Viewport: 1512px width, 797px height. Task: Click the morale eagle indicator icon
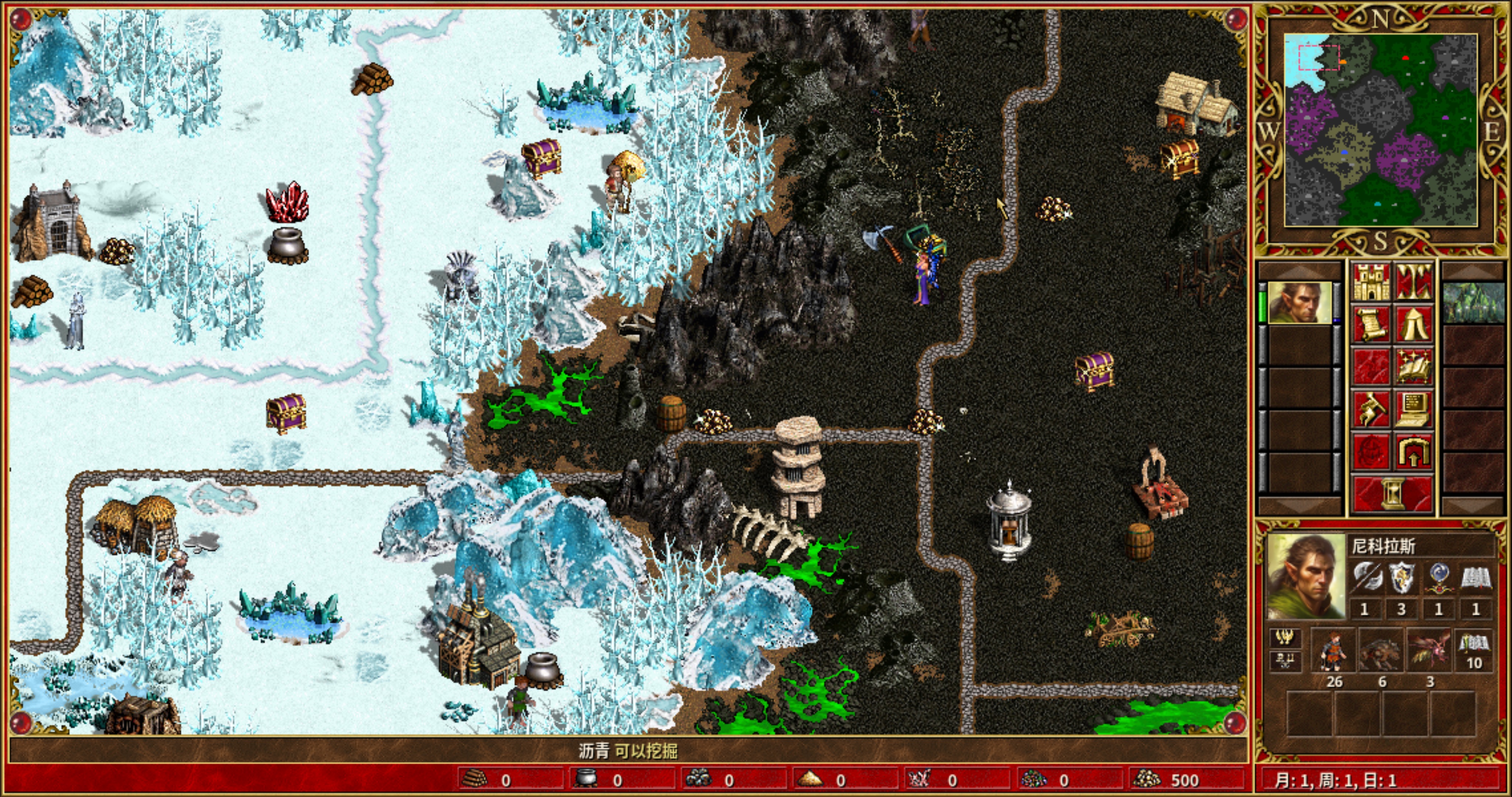1285,637
